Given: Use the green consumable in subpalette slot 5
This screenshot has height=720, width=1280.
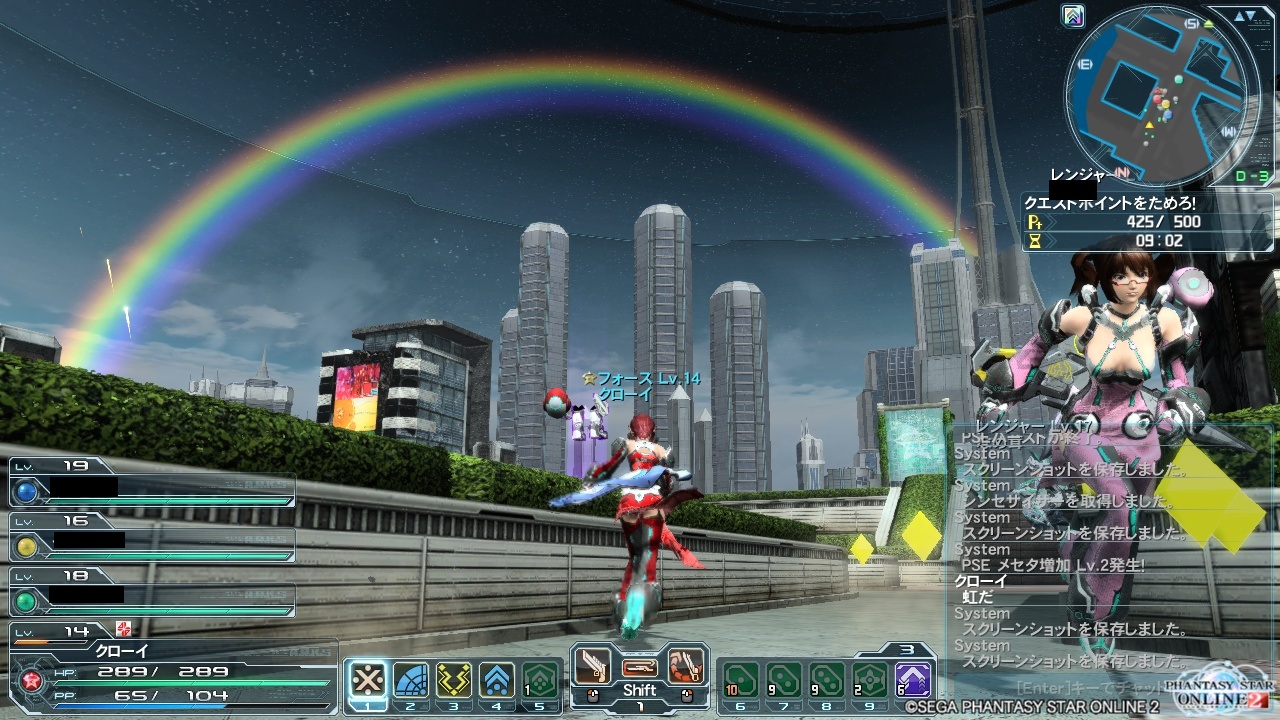Looking at the screenshot, I should click(x=540, y=680).
